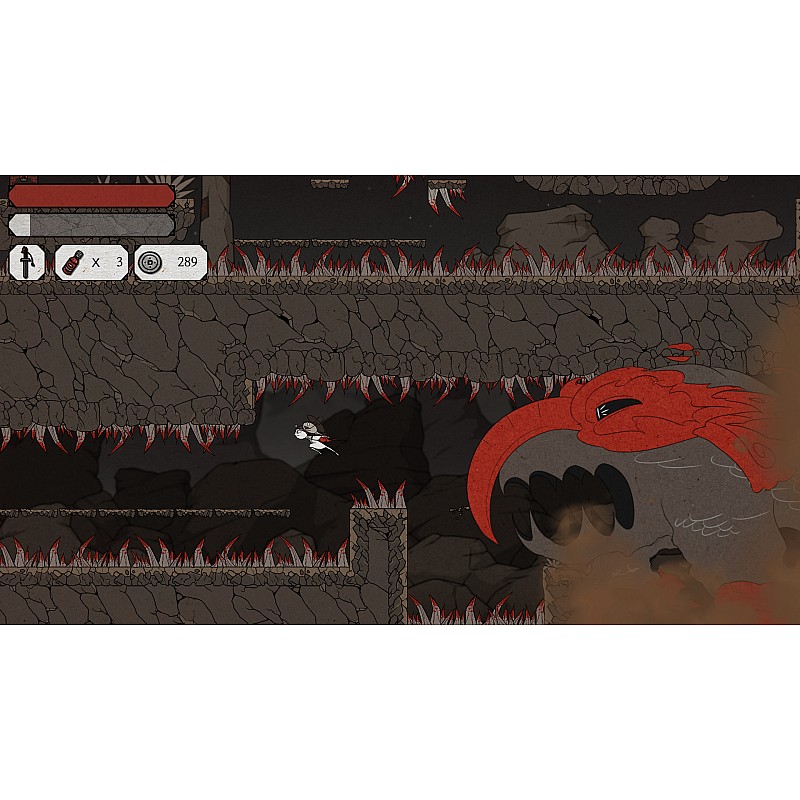This screenshot has height=800, width=800.
Task: Click the round coin currency icon
Action: [x=152, y=263]
